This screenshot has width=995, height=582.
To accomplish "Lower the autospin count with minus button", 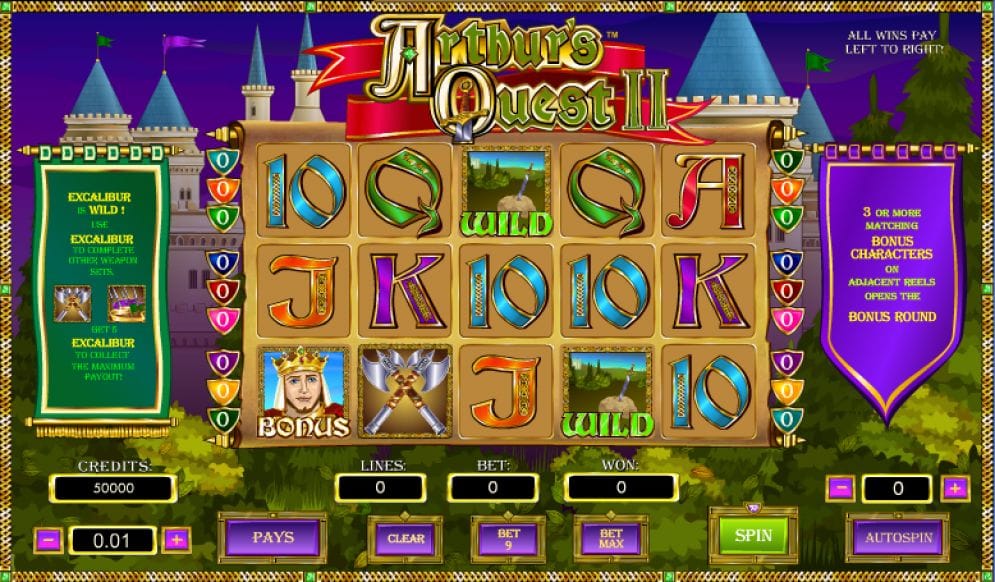I will pyautogui.click(x=841, y=488).
